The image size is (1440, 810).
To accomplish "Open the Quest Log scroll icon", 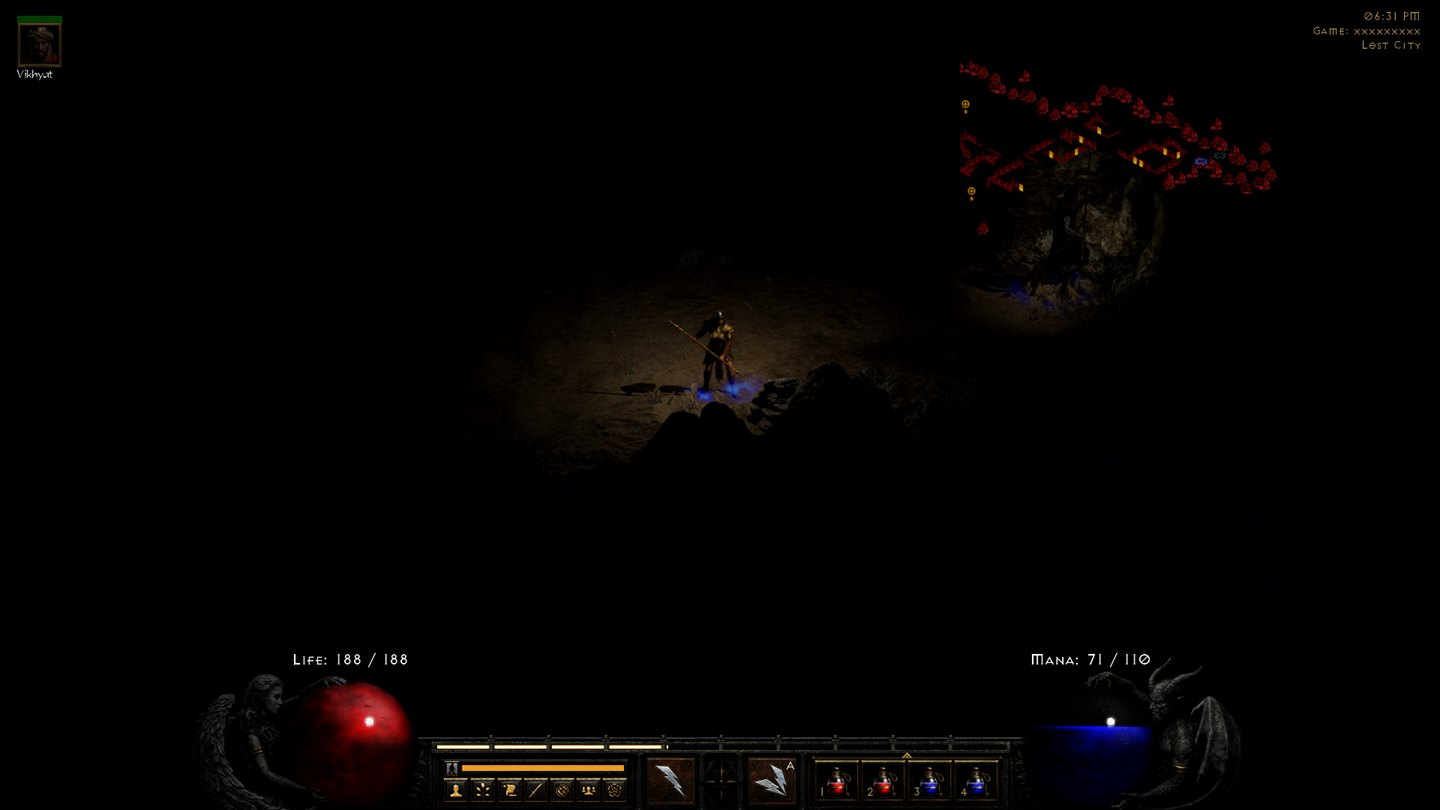I will tap(511, 791).
